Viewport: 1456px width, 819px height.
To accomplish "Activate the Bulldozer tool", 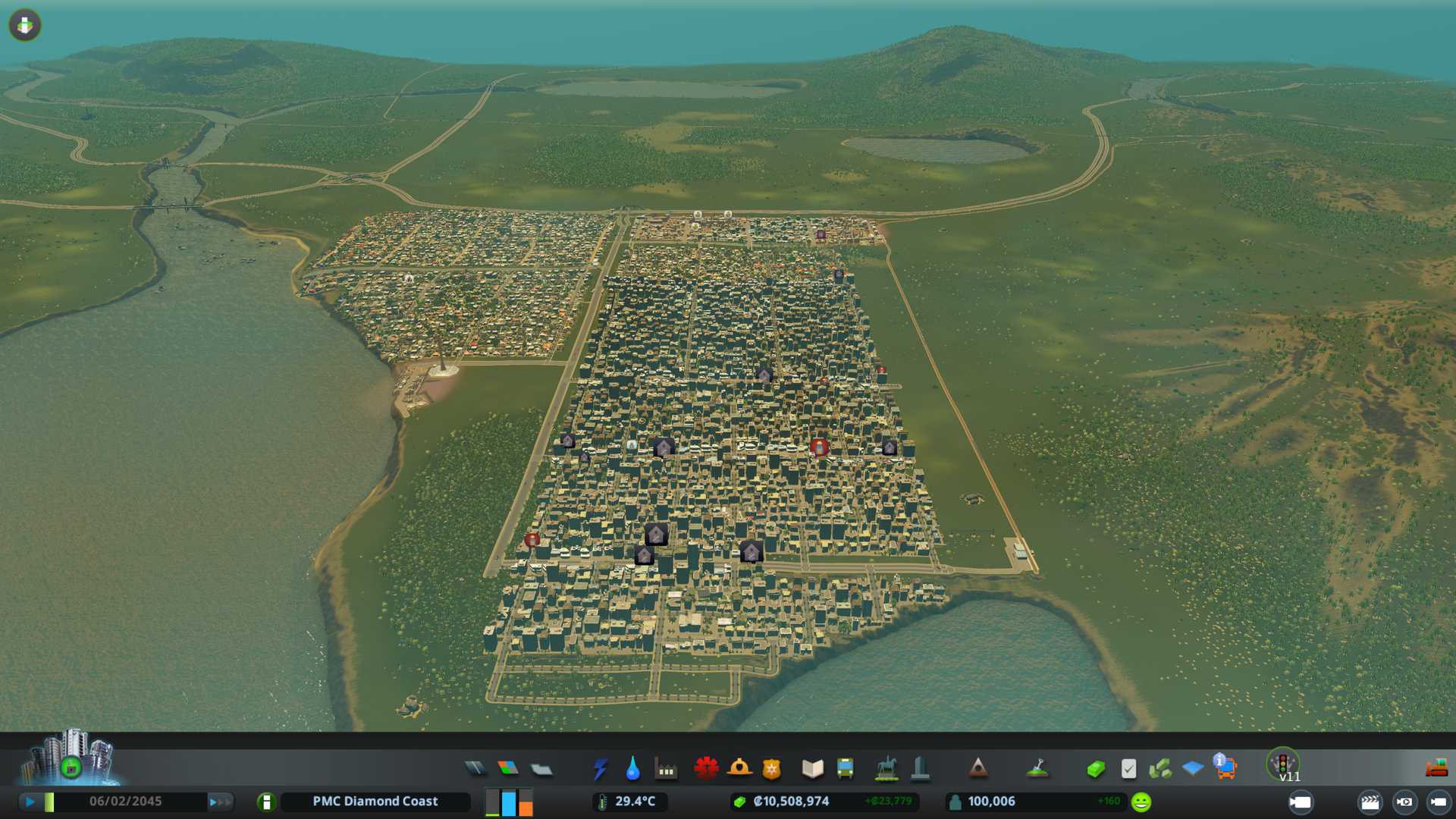I will [x=1436, y=769].
